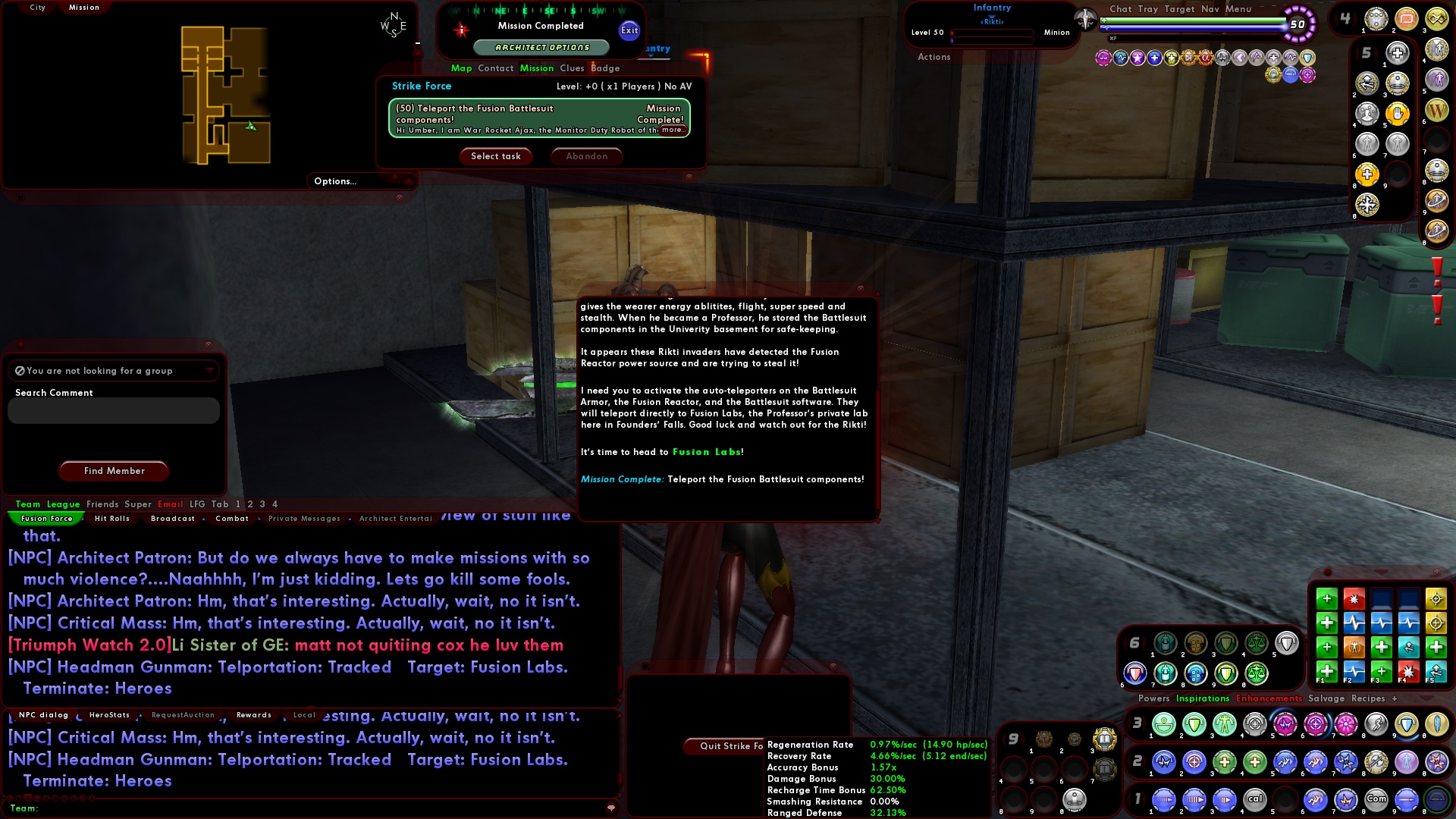Activate the "cal" power in tray 1
1456x819 pixels.
[1254, 799]
